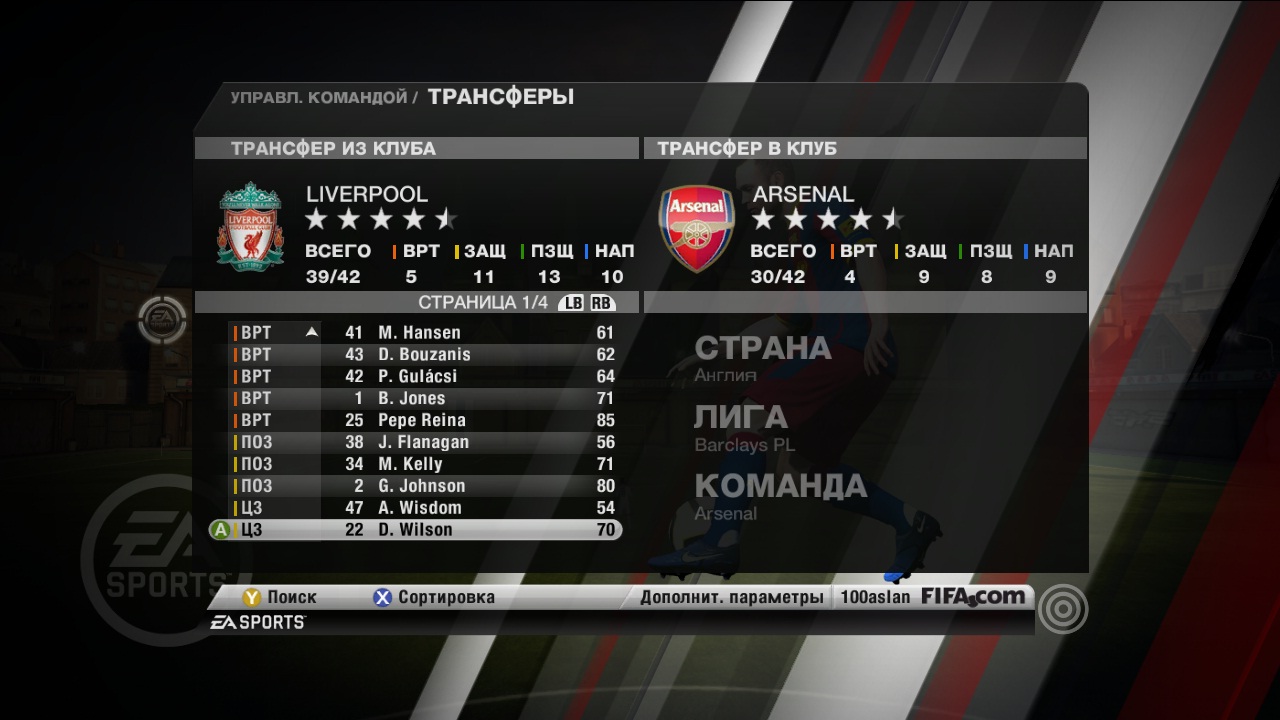
Task: Click the Liverpool club crest
Action: point(250,227)
